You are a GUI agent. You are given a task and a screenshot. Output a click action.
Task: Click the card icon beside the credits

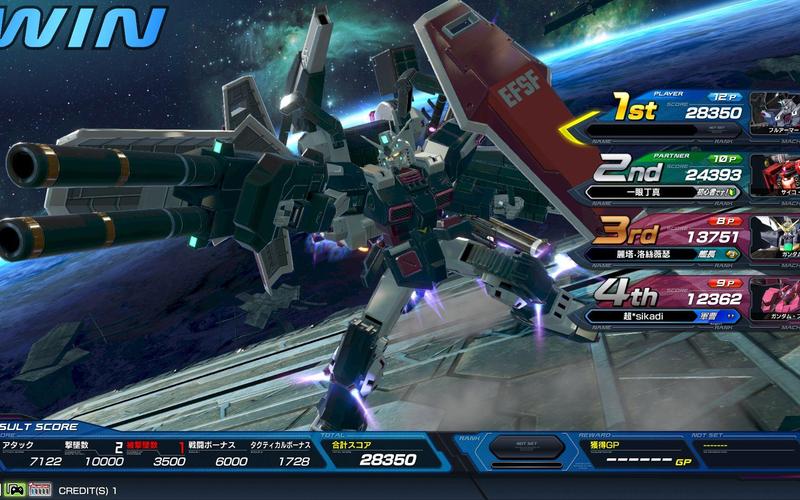40,490
